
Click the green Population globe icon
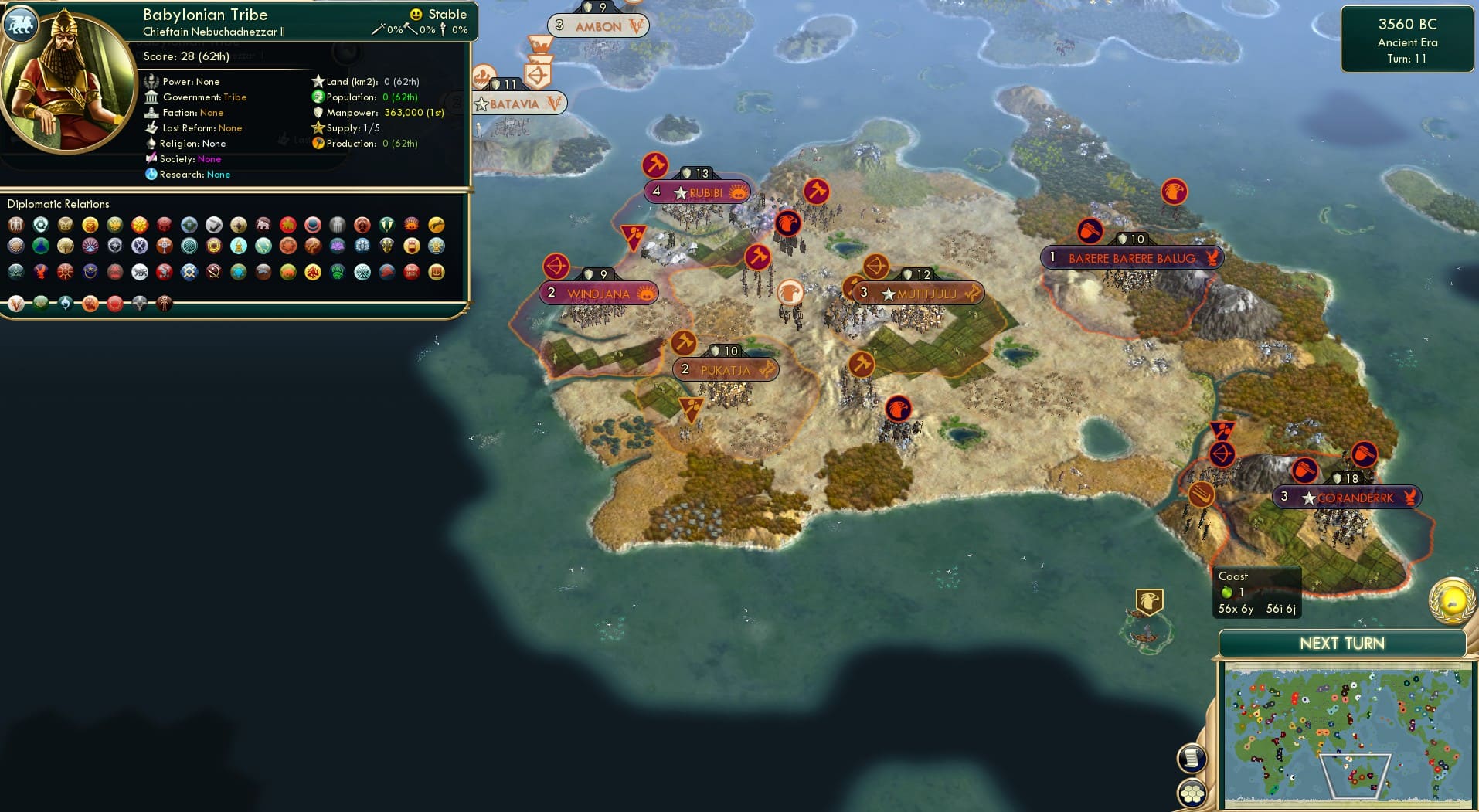click(317, 97)
